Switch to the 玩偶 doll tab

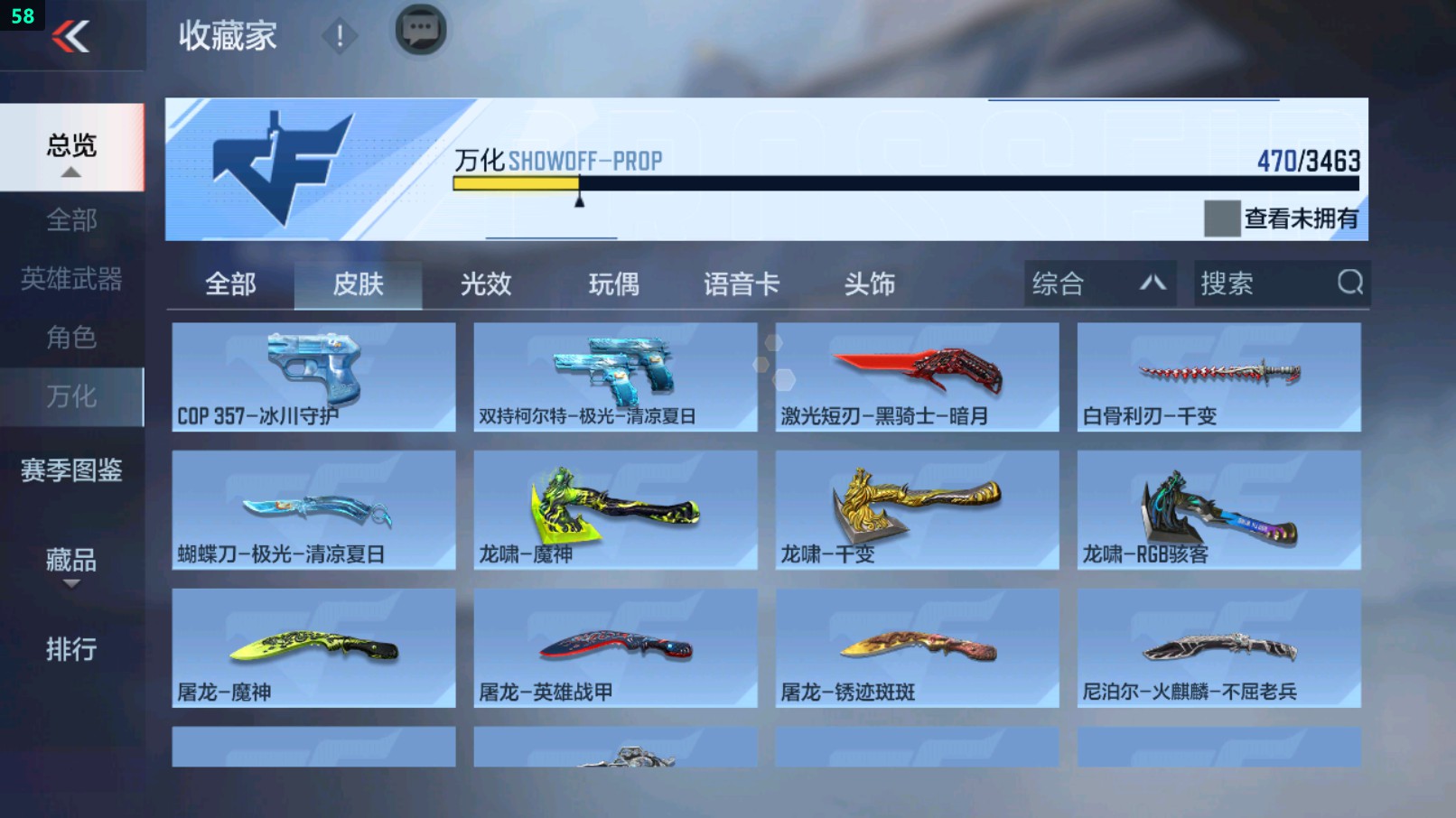coord(615,284)
